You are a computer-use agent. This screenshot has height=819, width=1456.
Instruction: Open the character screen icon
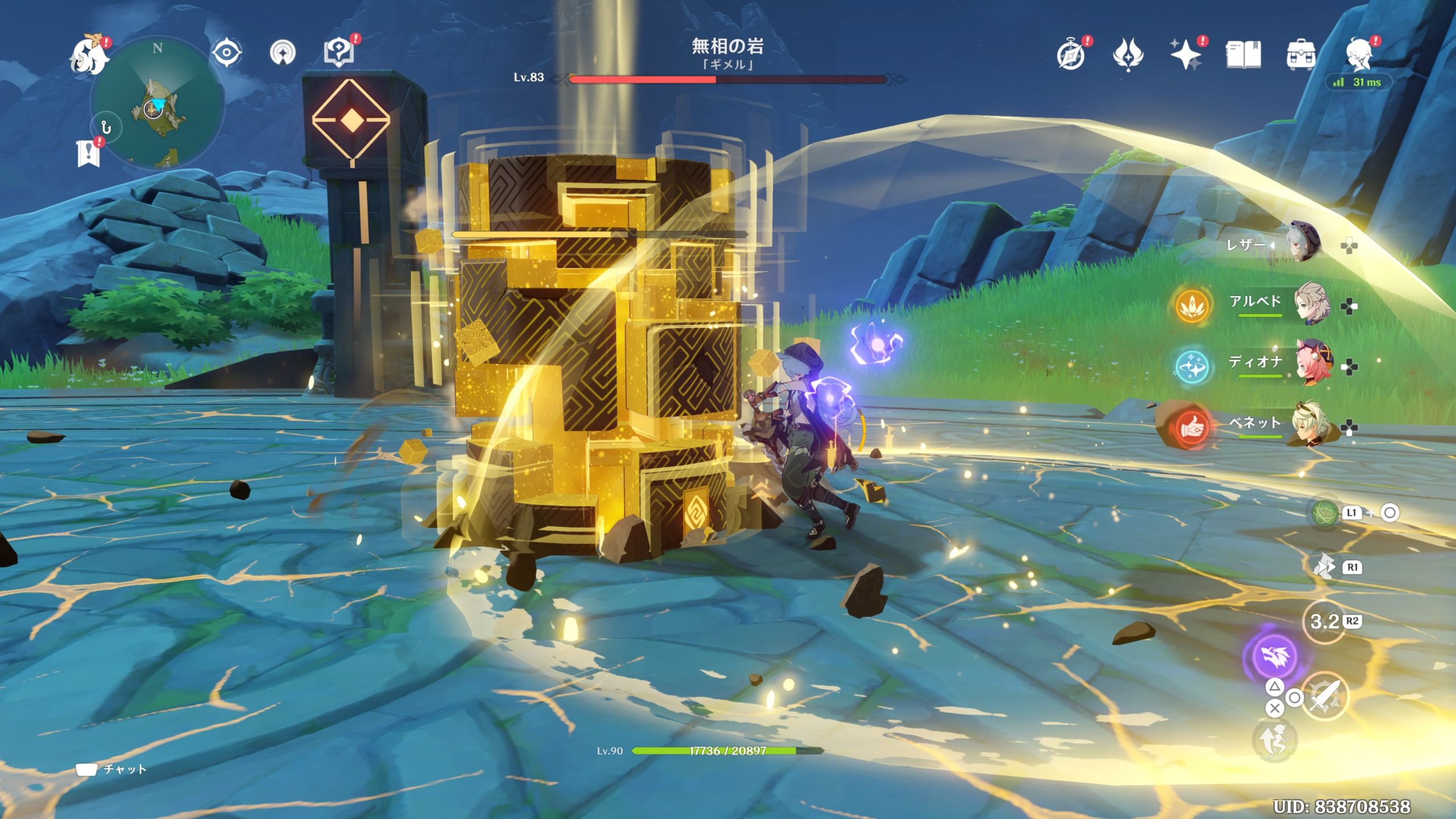point(1359,55)
